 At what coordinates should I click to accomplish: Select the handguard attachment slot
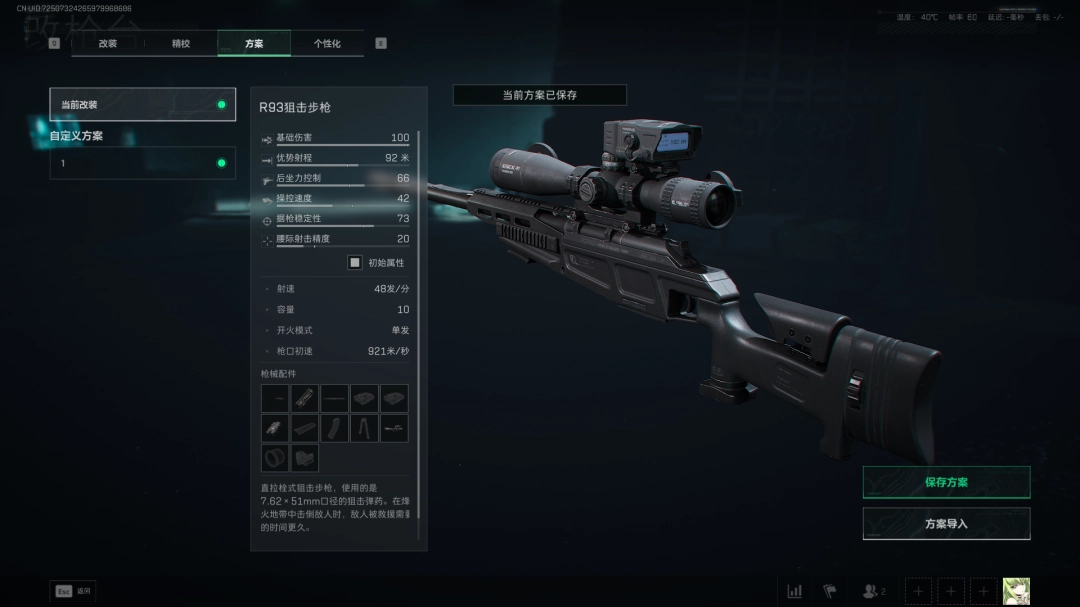pyautogui.click(x=304, y=399)
